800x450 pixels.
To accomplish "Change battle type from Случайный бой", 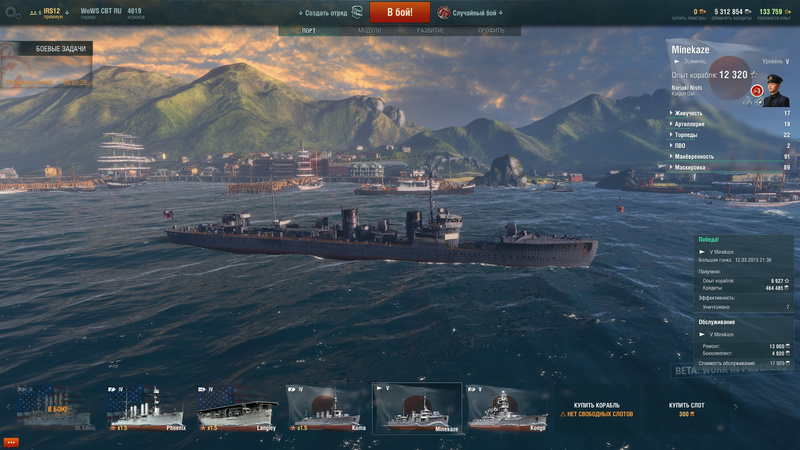I will [470, 13].
